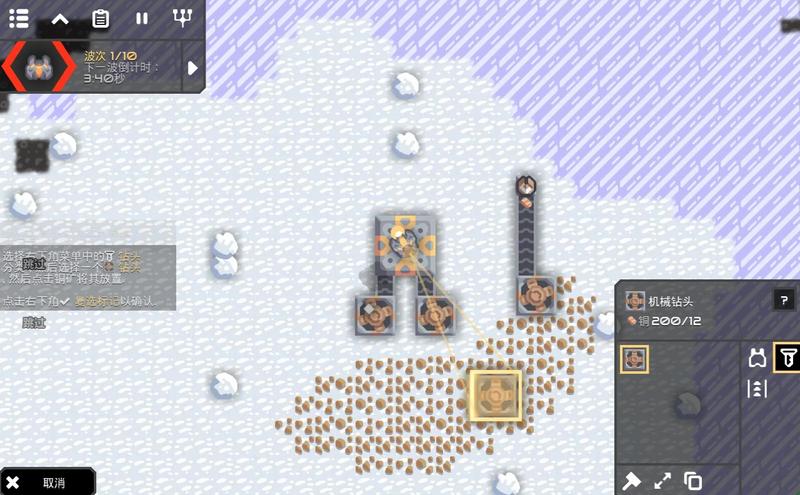This screenshot has height=495, width=800.
Task: Open the tech tree icon
Action: pos(182,18)
